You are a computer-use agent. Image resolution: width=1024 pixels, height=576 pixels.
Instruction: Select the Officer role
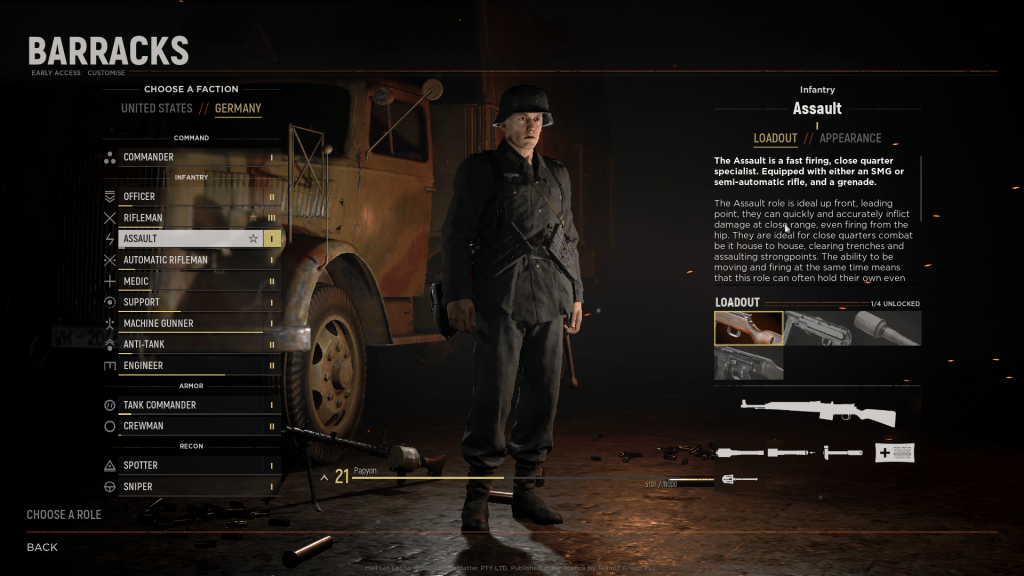point(190,197)
